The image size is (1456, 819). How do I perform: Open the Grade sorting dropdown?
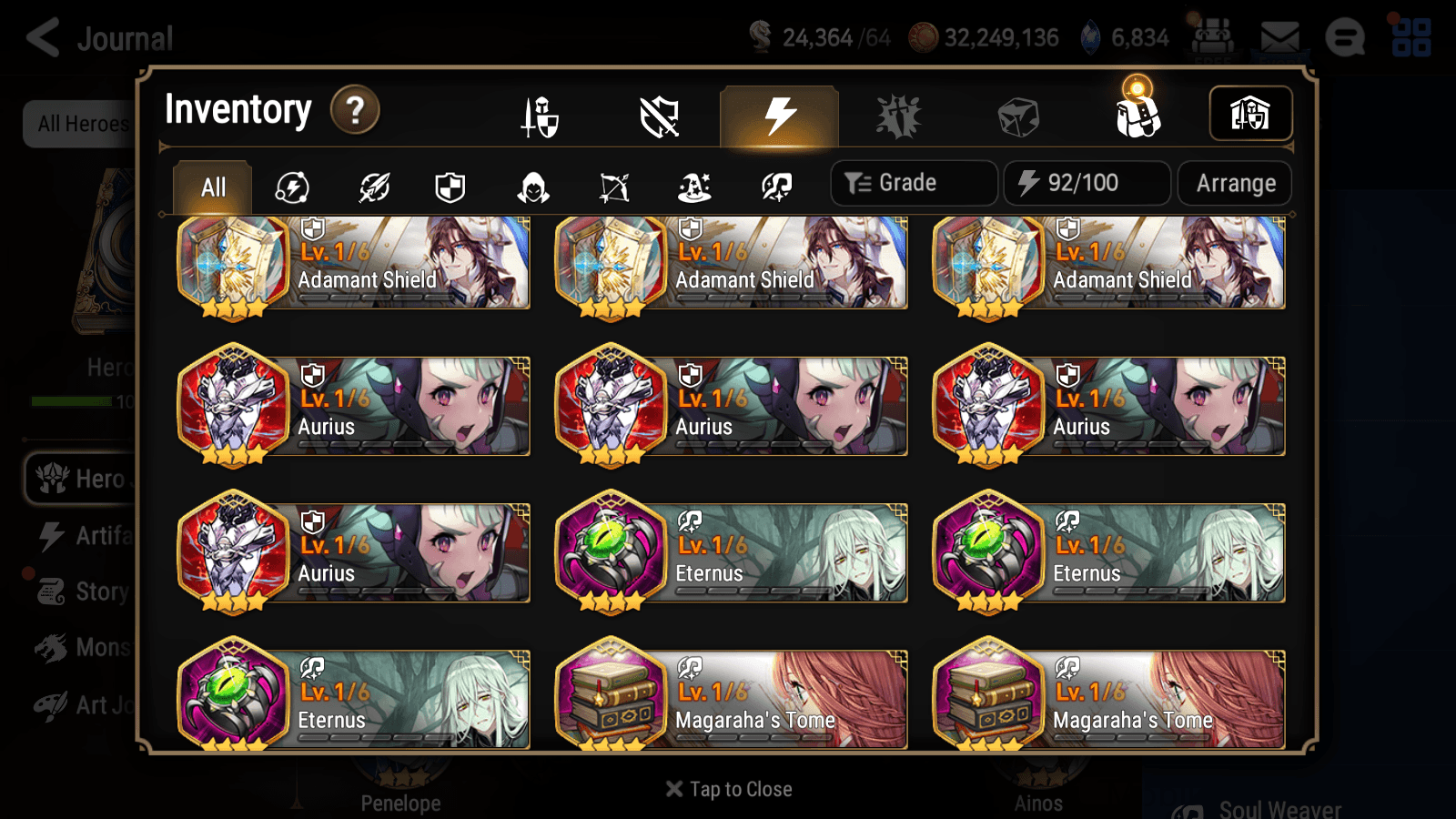(913, 183)
